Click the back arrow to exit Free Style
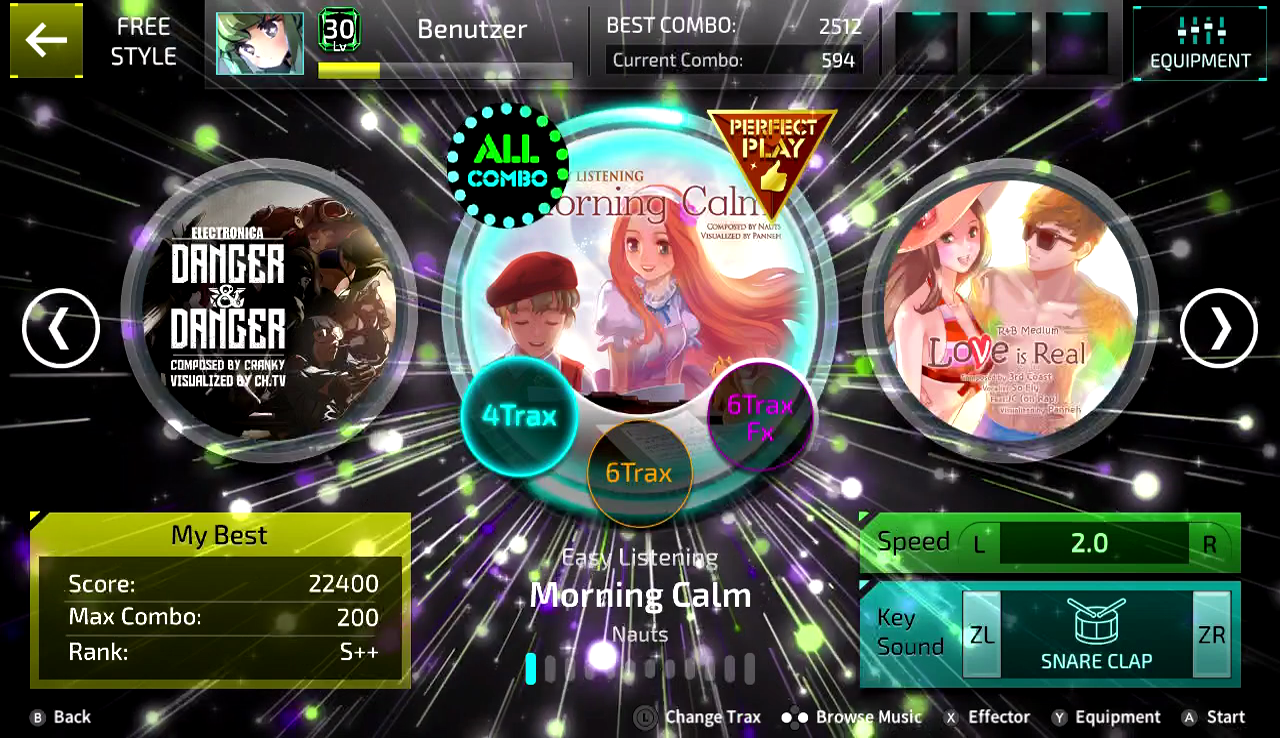Viewport: 1280px width, 738px height. 46,40
